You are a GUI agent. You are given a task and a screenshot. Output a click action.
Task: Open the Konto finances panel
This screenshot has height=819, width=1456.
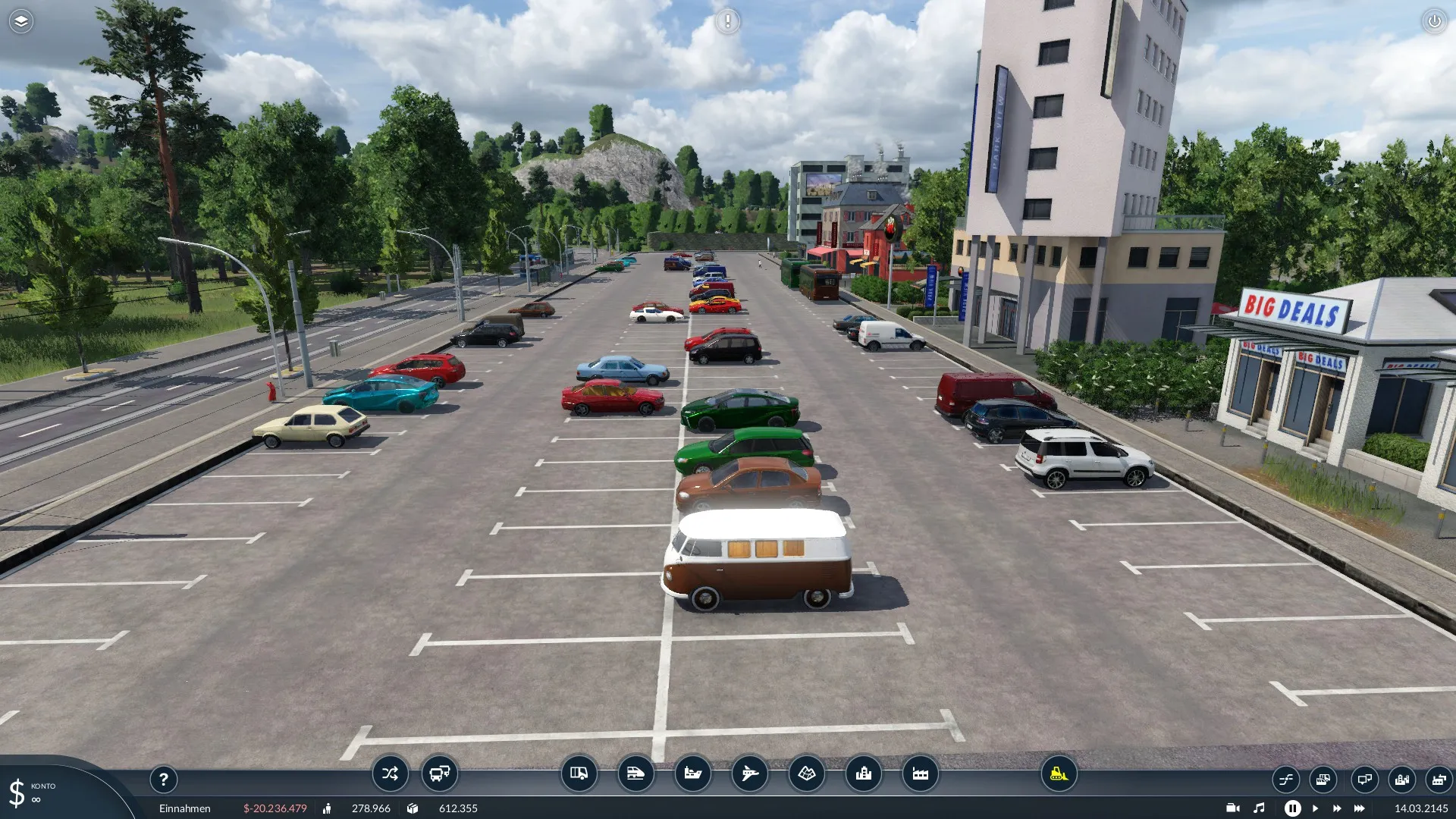30,792
